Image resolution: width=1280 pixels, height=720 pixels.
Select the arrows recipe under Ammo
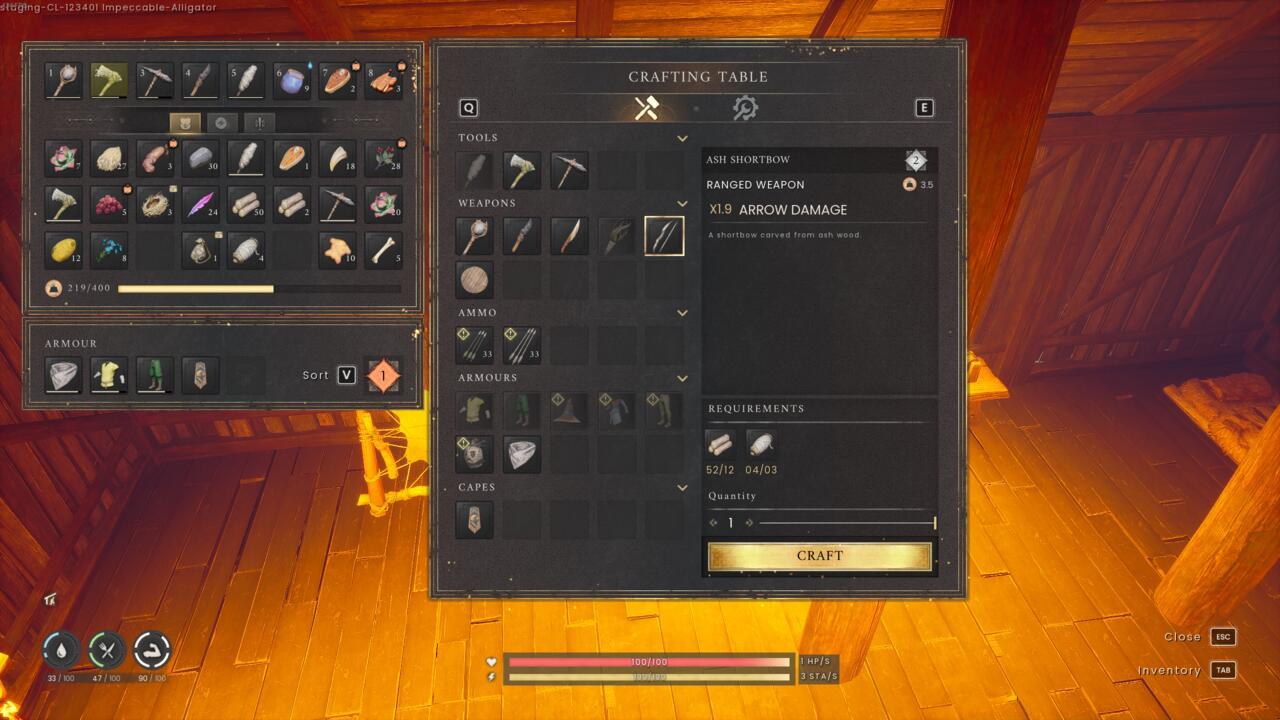click(x=474, y=345)
